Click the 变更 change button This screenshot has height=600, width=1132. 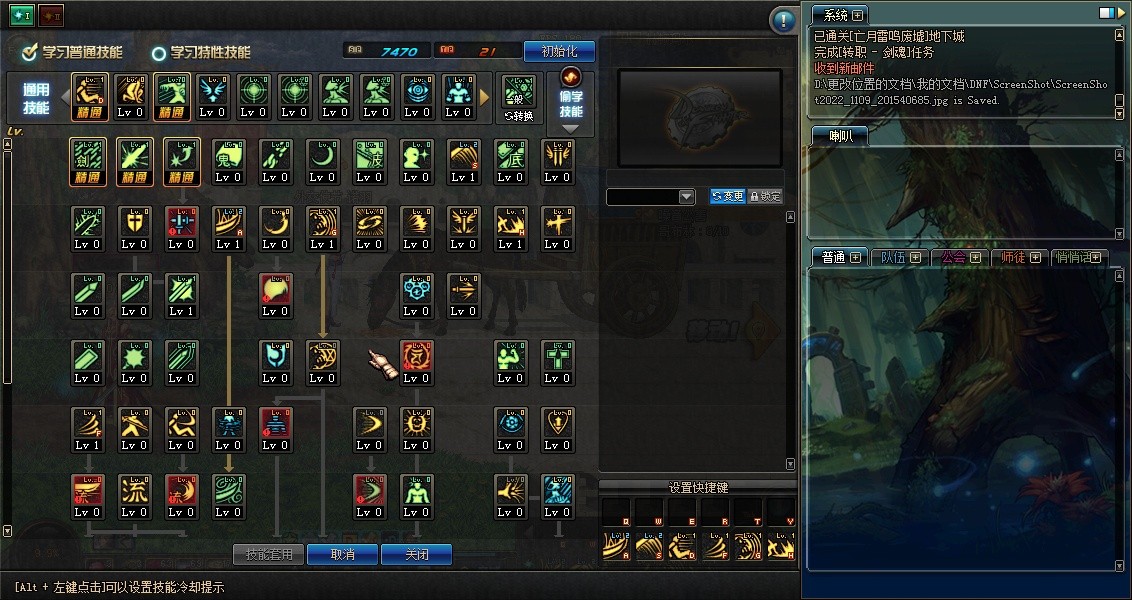click(727, 197)
